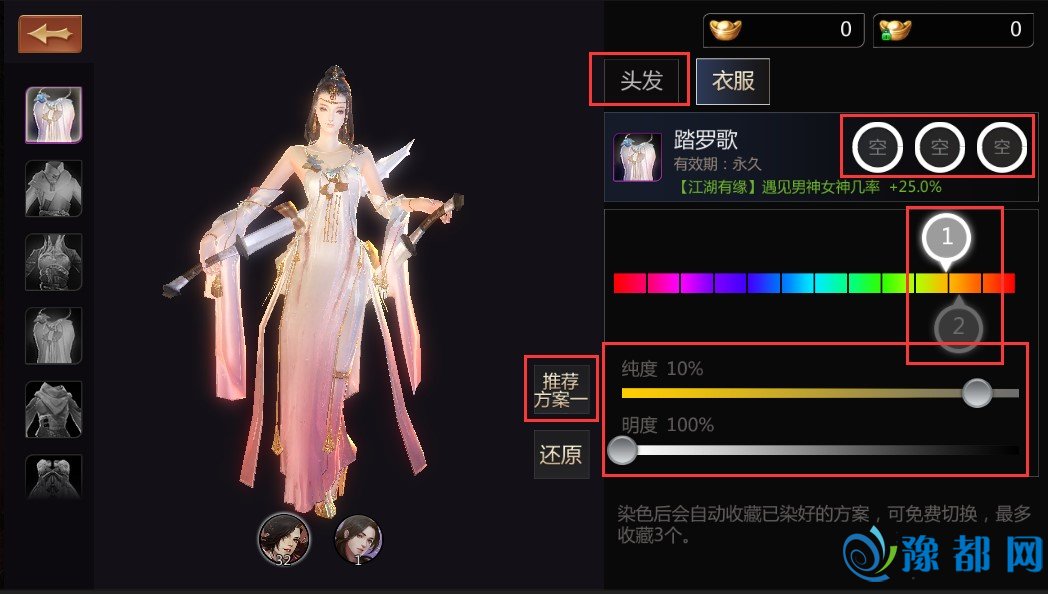Adjust the 明度 brightness slider handle
This screenshot has height=594, width=1048.
coord(622,450)
